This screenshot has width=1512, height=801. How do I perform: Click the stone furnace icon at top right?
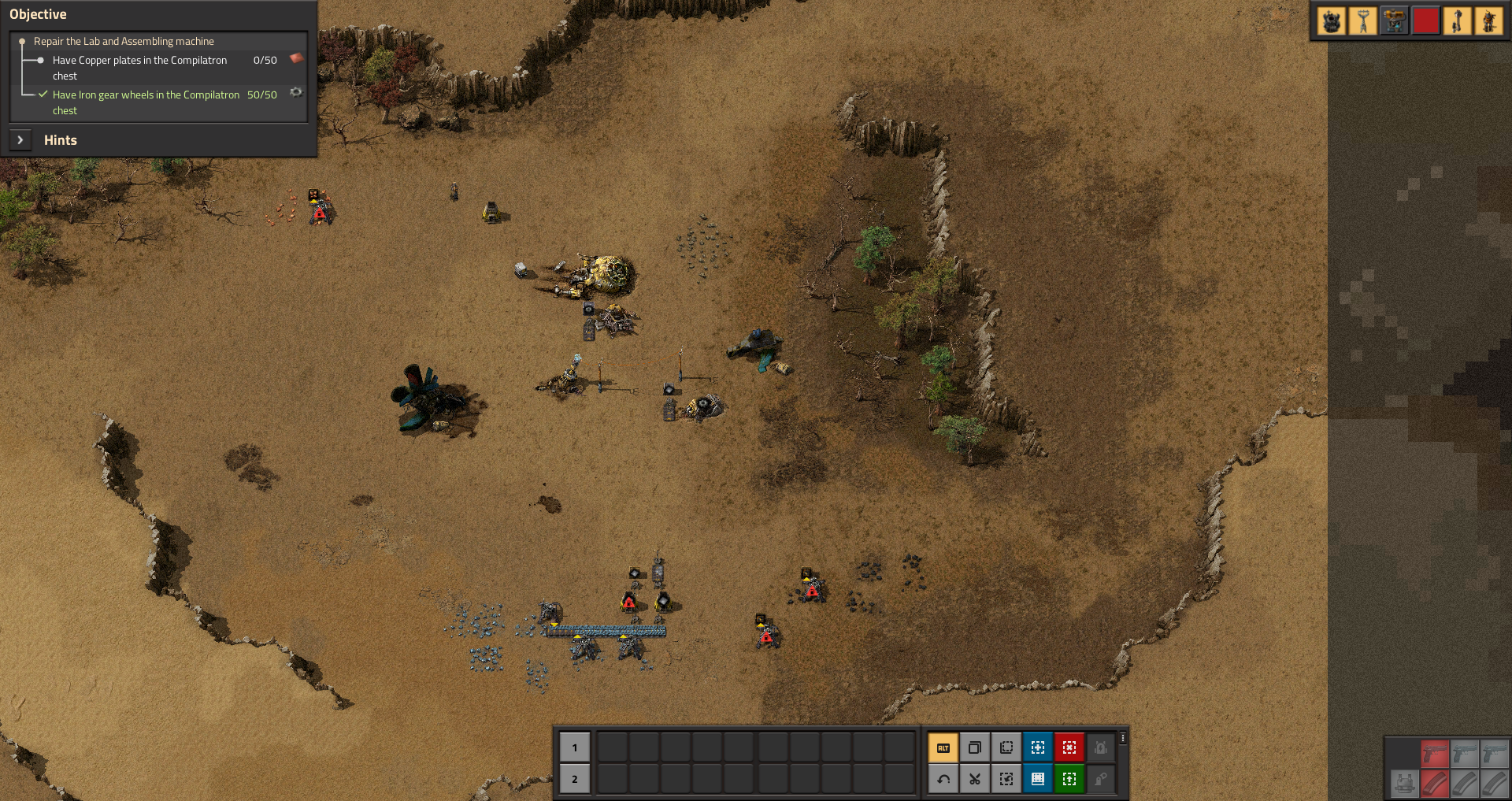point(1332,21)
